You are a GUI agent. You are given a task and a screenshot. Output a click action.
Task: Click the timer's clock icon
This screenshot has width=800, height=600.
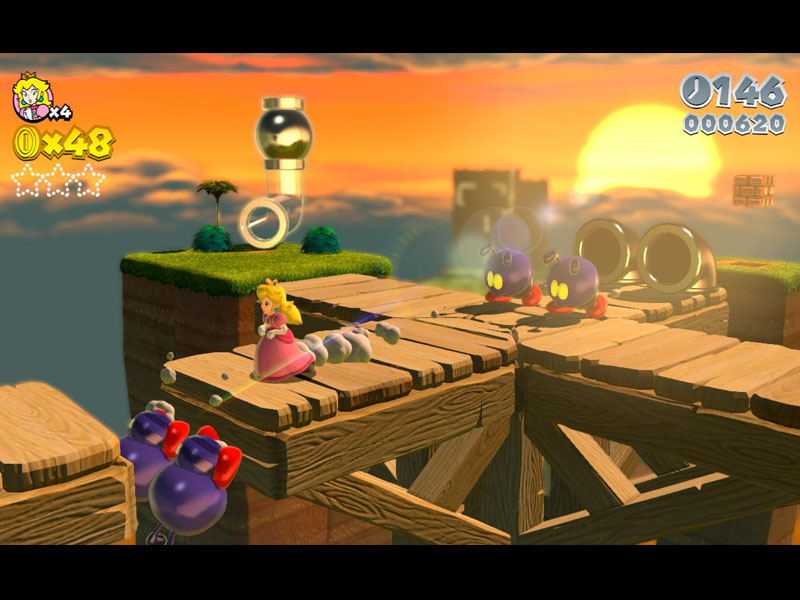(697, 92)
